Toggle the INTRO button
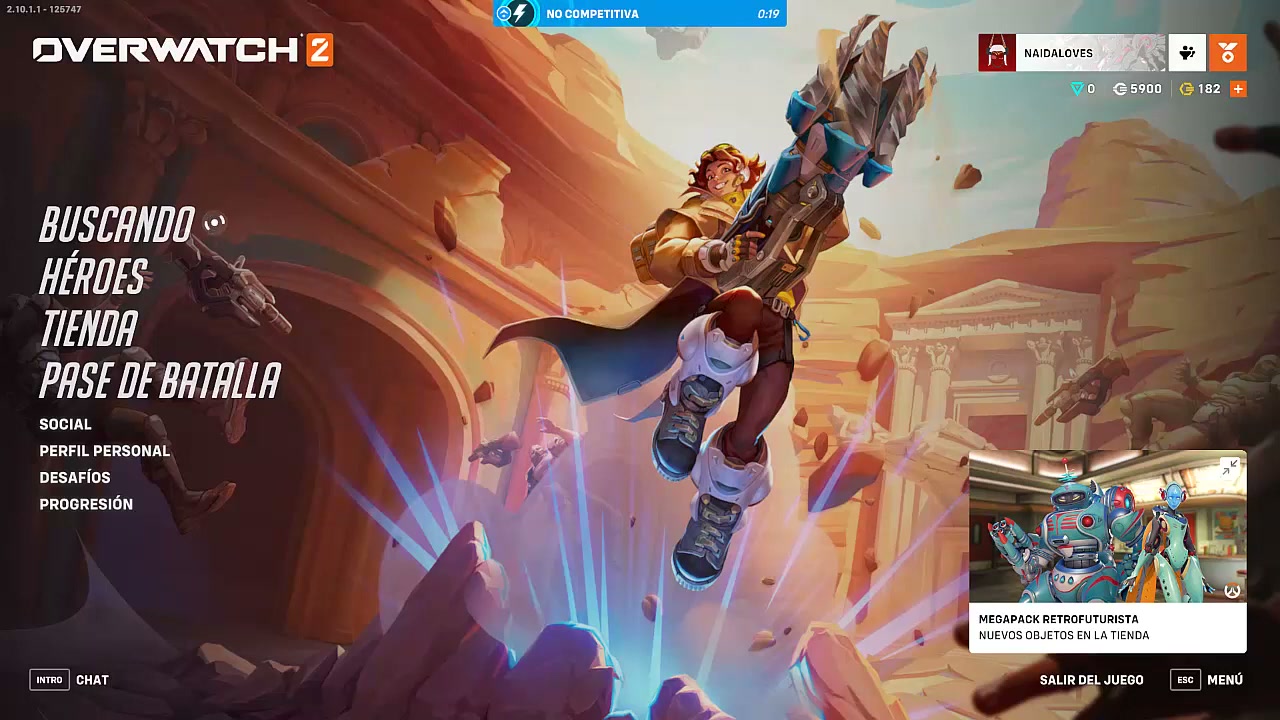The image size is (1280, 720). click(x=49, y=680)
